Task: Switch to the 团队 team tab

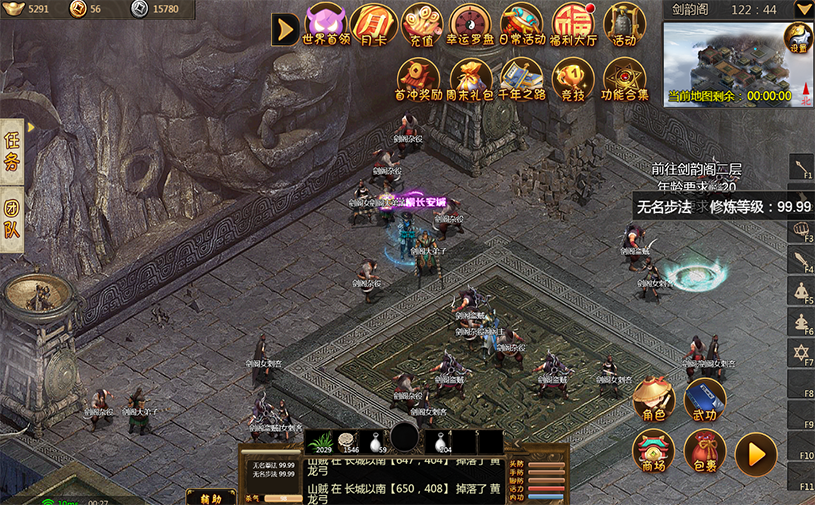Action: (x=12, y=222)
